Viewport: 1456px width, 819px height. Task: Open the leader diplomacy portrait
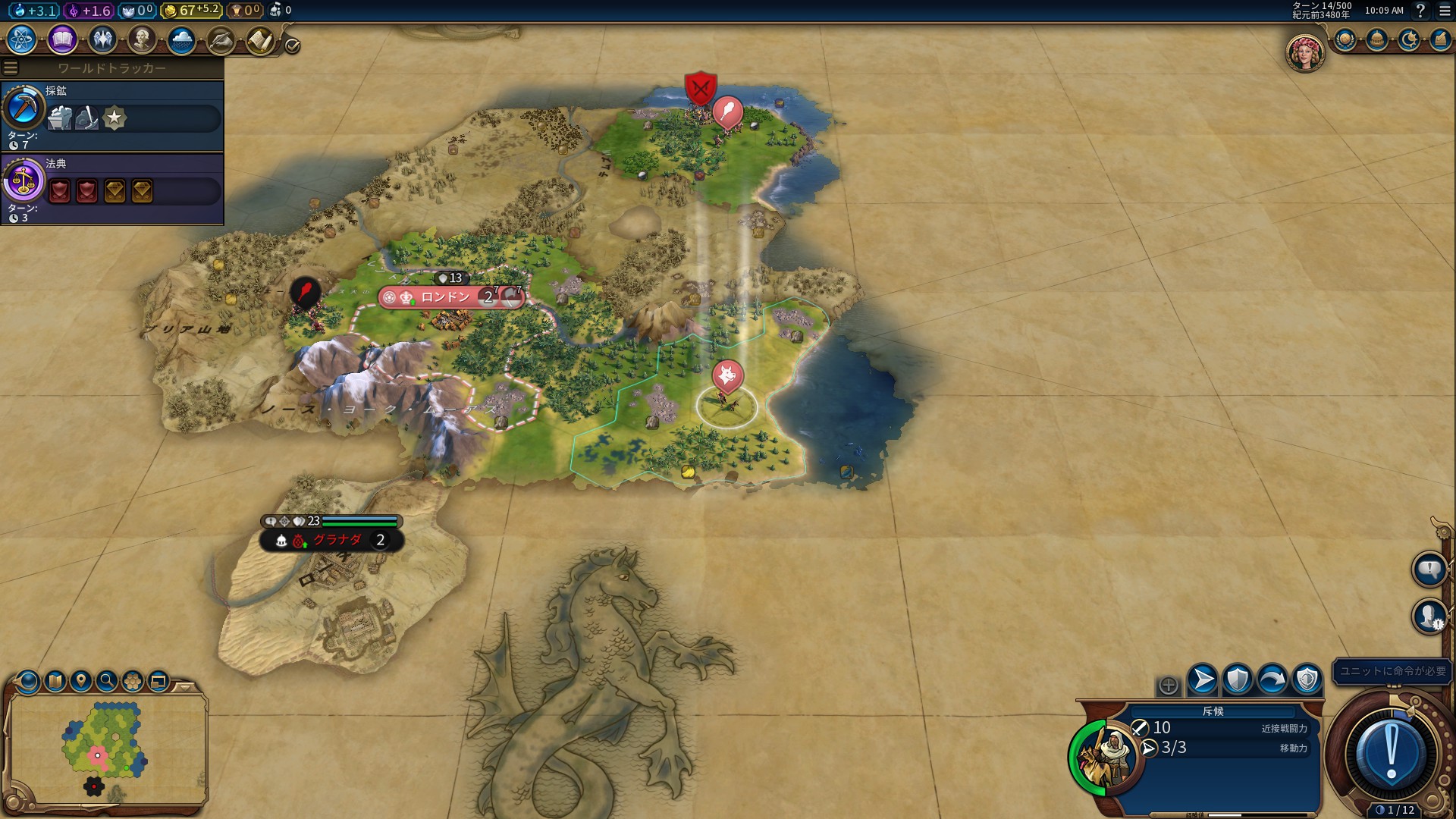tap(1305, 52)
